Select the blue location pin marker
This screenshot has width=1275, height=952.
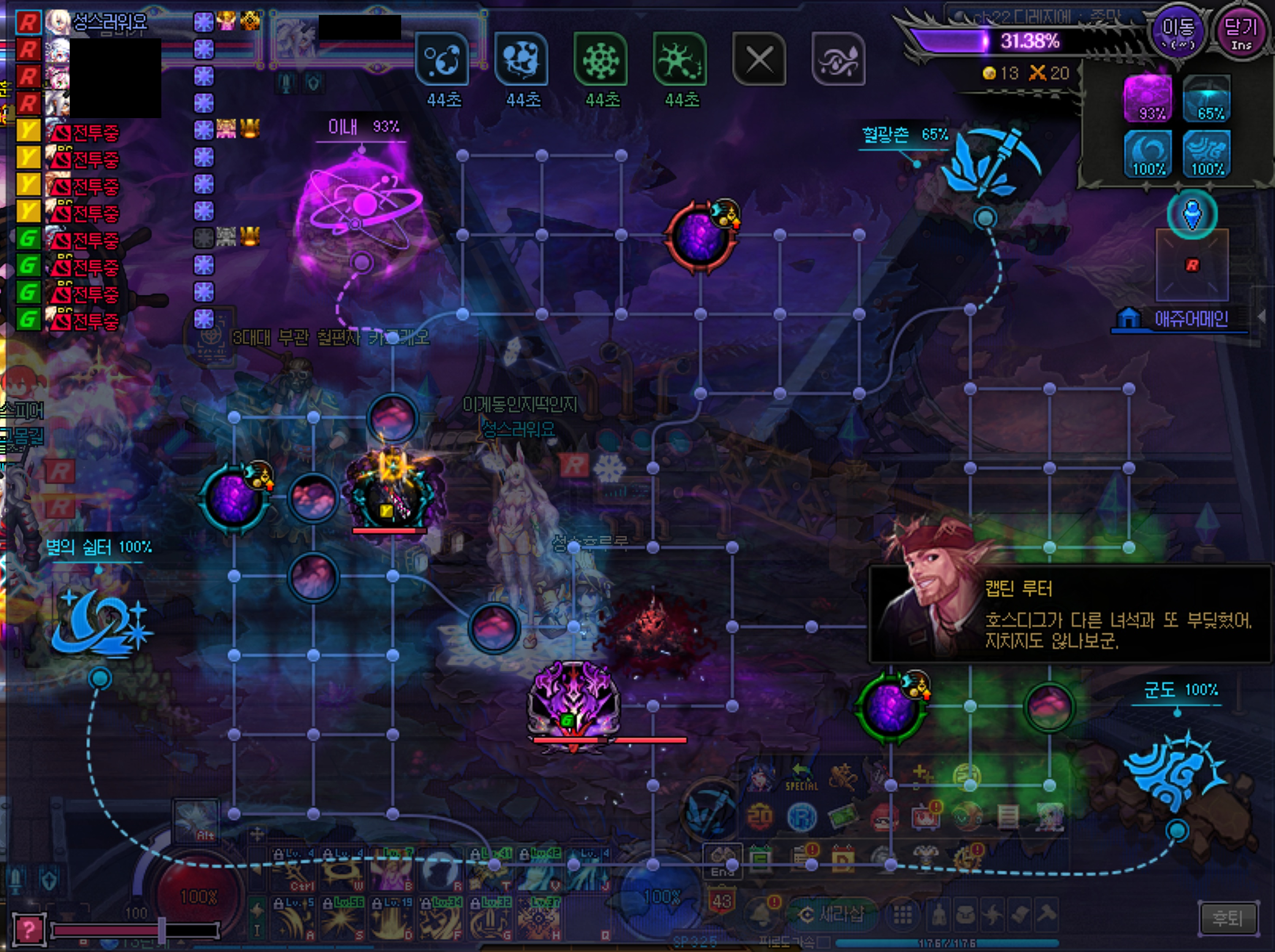point(1192,214)
